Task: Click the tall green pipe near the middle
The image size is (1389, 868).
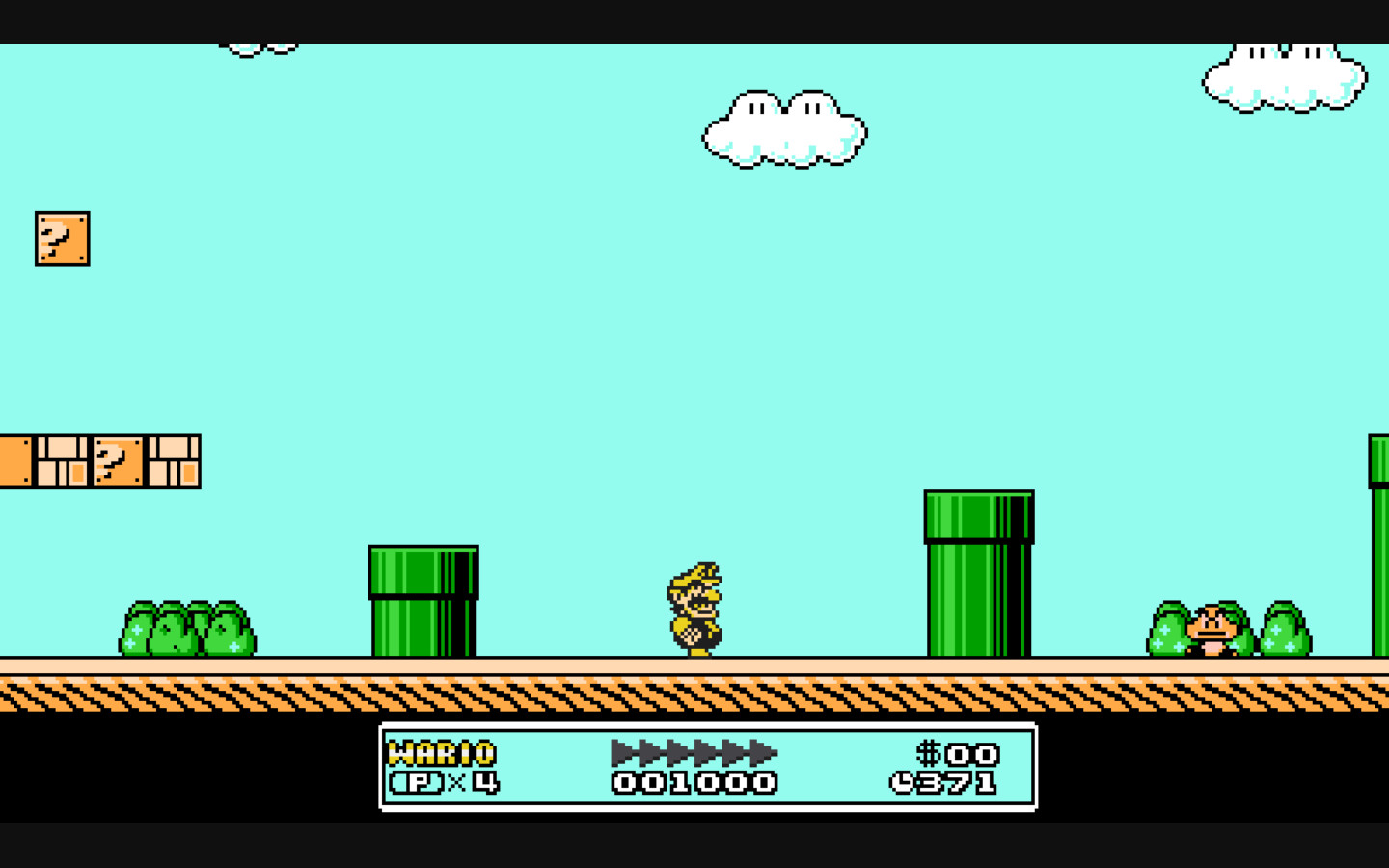Action: click(976, 574)
